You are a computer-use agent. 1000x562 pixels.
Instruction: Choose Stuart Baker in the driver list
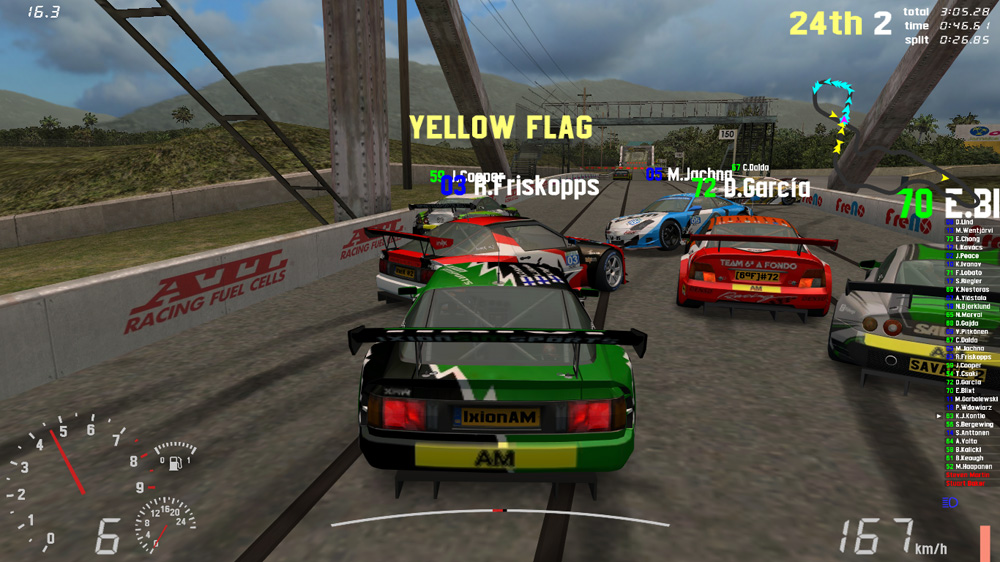966,484
